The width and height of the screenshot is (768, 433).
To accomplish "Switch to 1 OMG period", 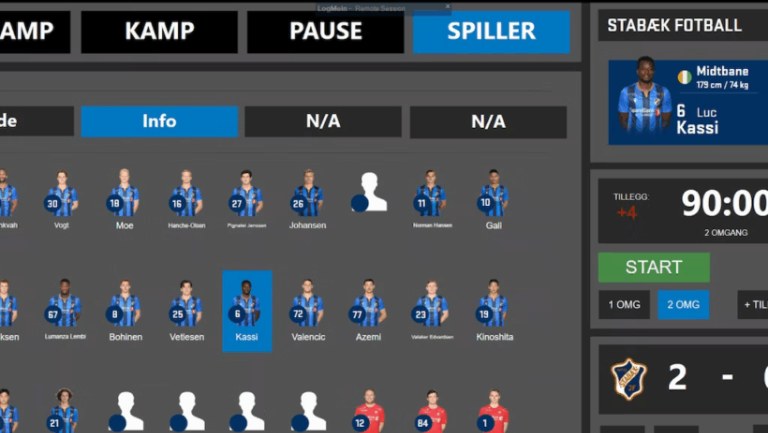I will 625,305.
